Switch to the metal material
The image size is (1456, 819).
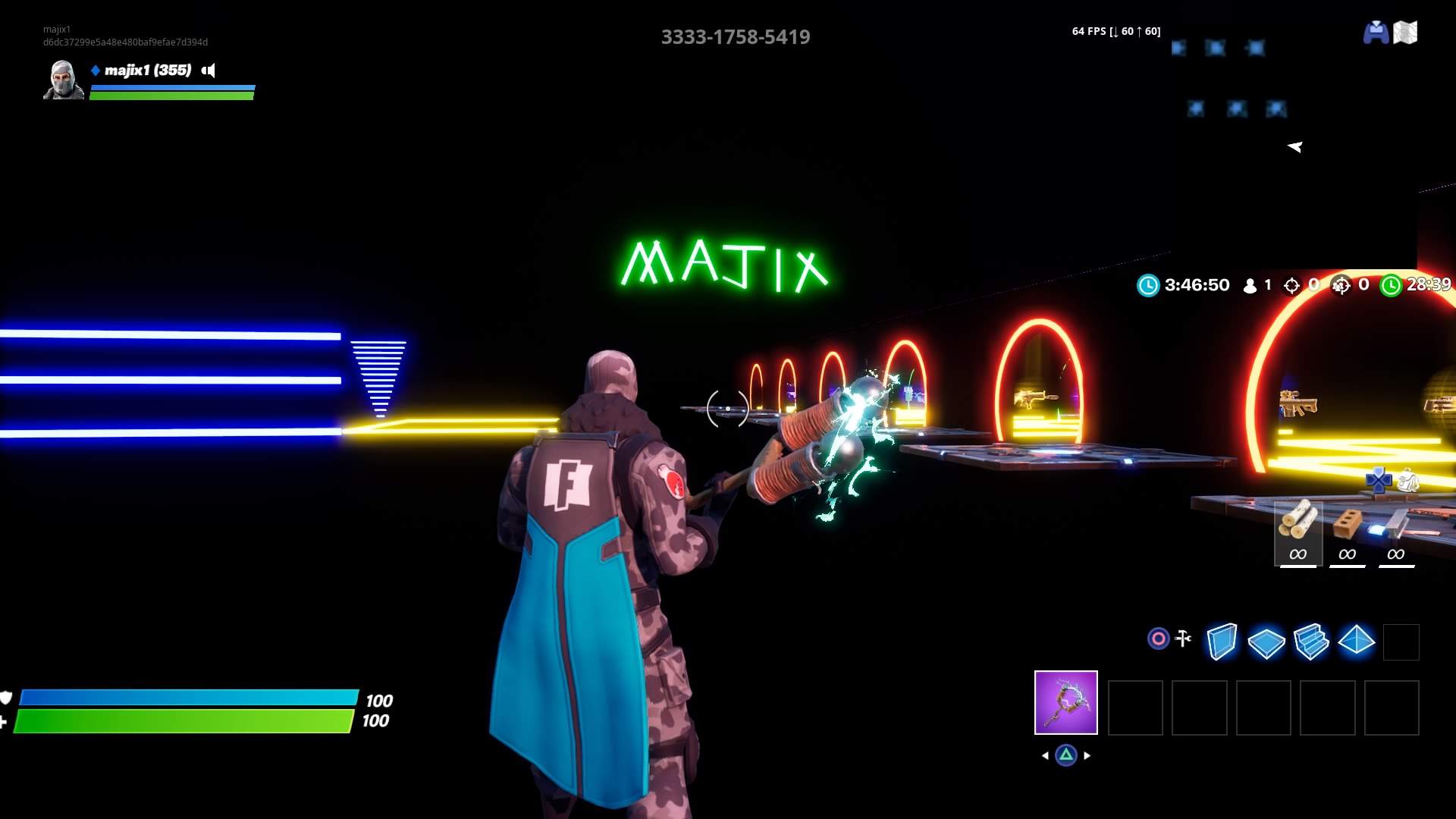1395,532
